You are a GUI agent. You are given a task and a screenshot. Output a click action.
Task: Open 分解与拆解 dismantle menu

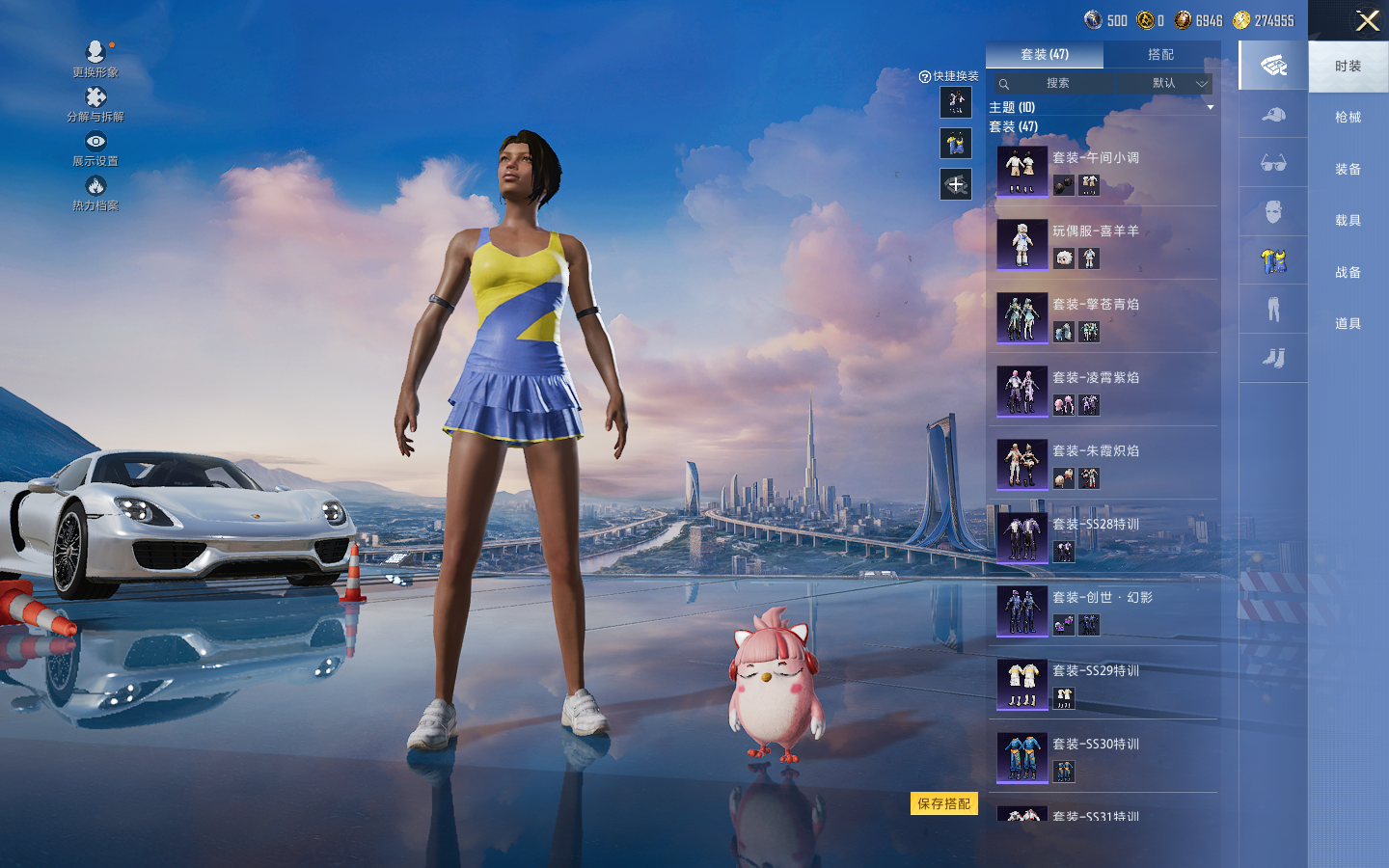coord(95,104)
